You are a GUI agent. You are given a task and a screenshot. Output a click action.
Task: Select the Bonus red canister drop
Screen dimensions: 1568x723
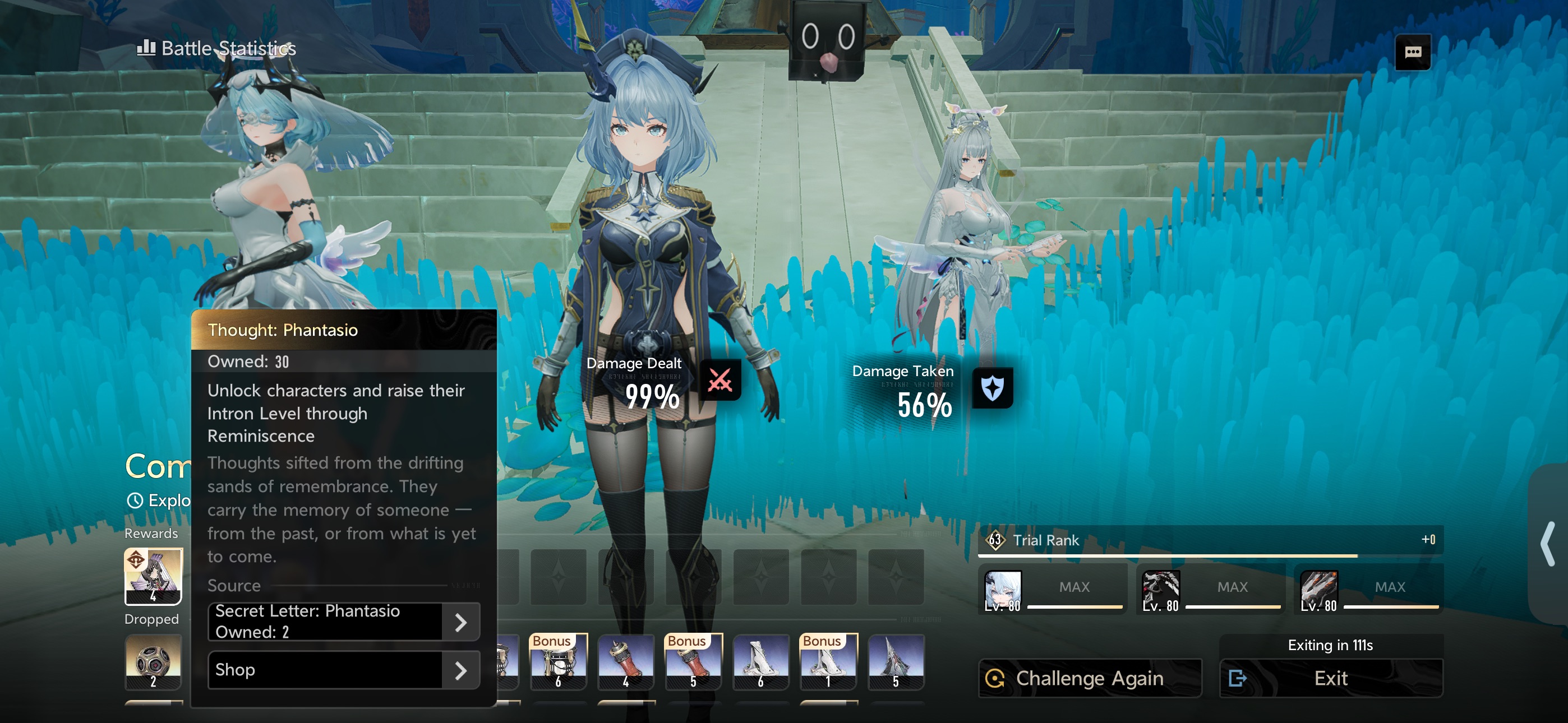coord(693,661)
